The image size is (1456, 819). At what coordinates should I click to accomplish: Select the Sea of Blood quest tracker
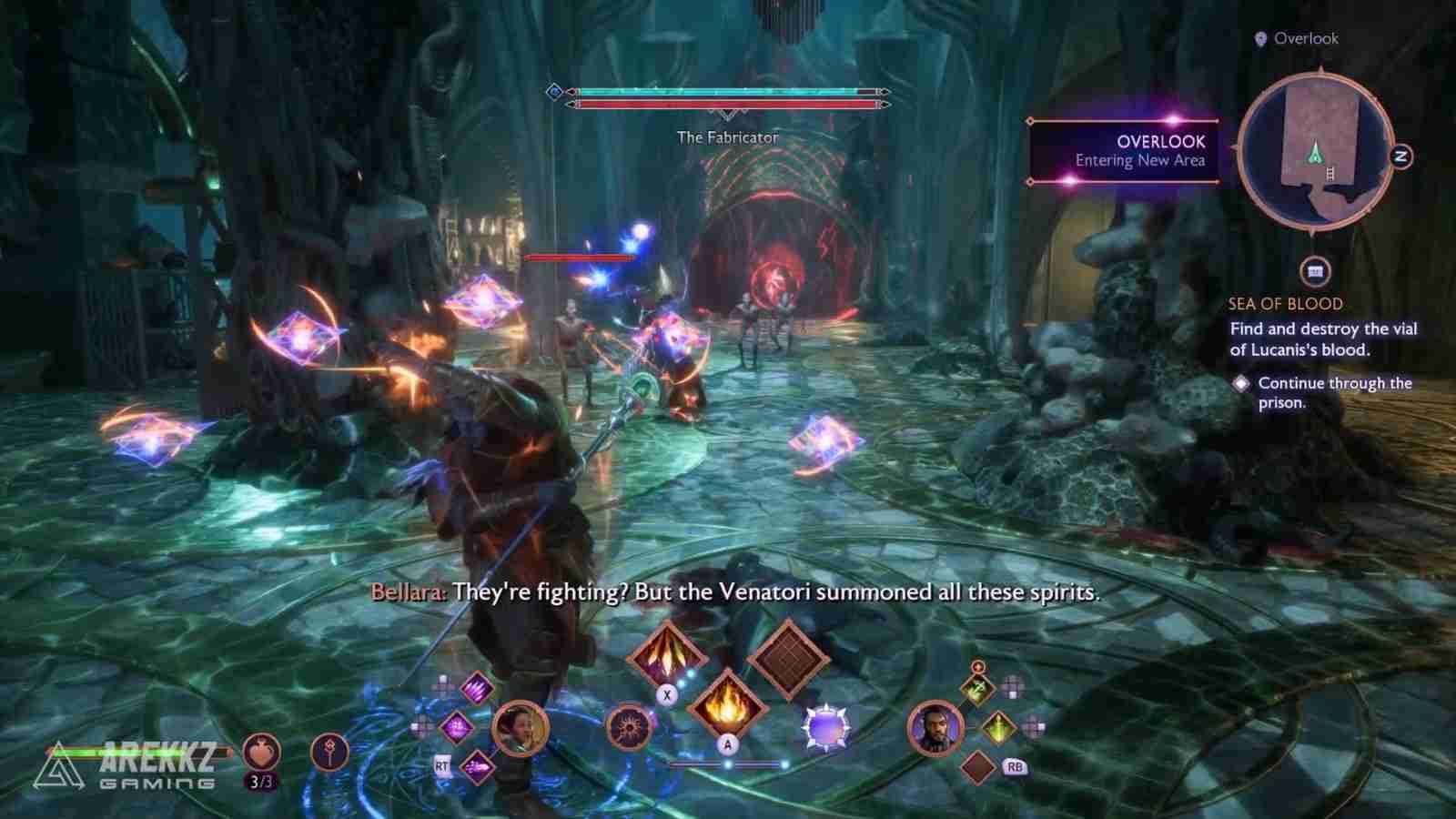pos(1285,304)
